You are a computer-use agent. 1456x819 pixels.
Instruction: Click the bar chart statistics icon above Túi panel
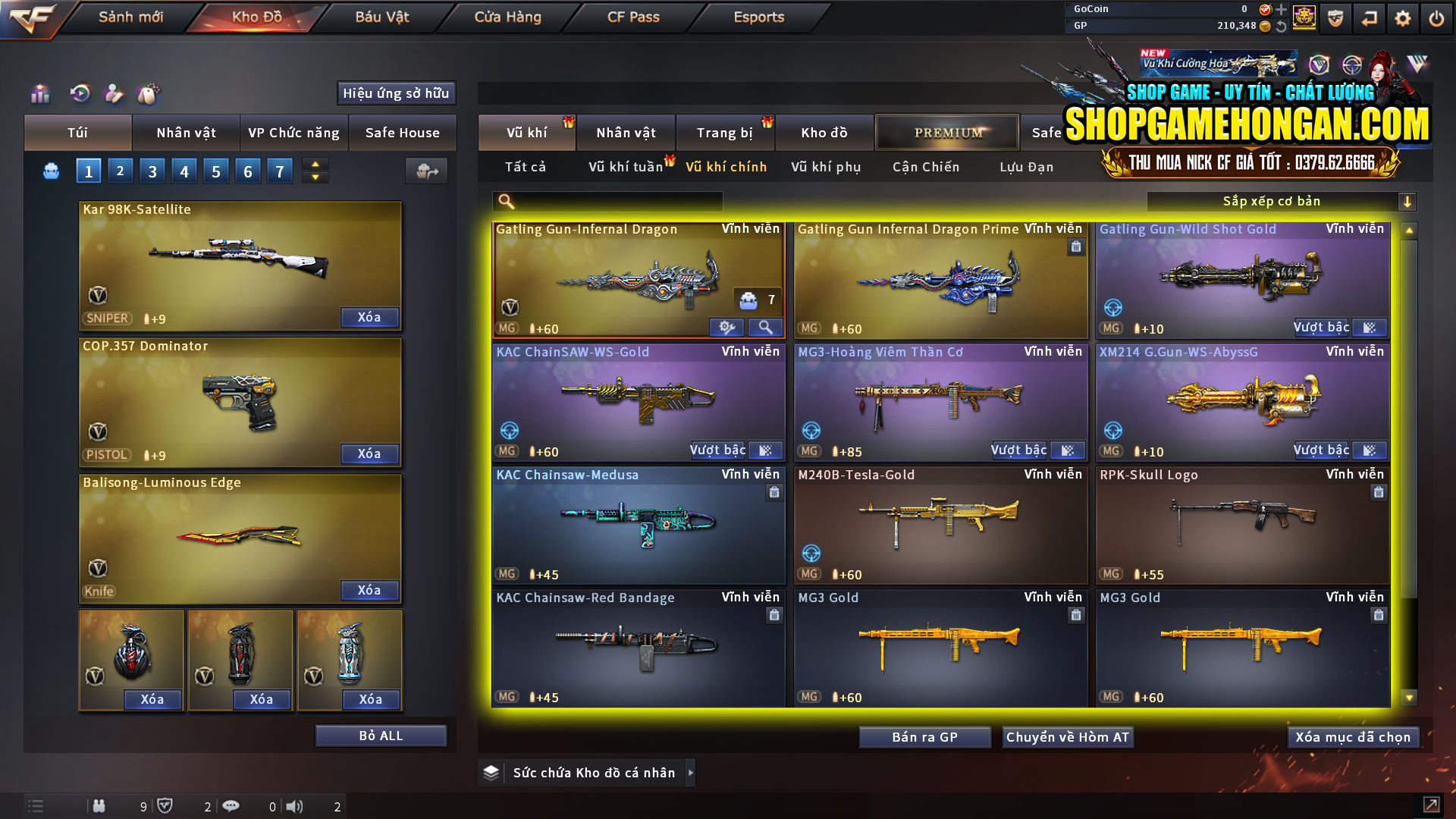coord(39,94)
